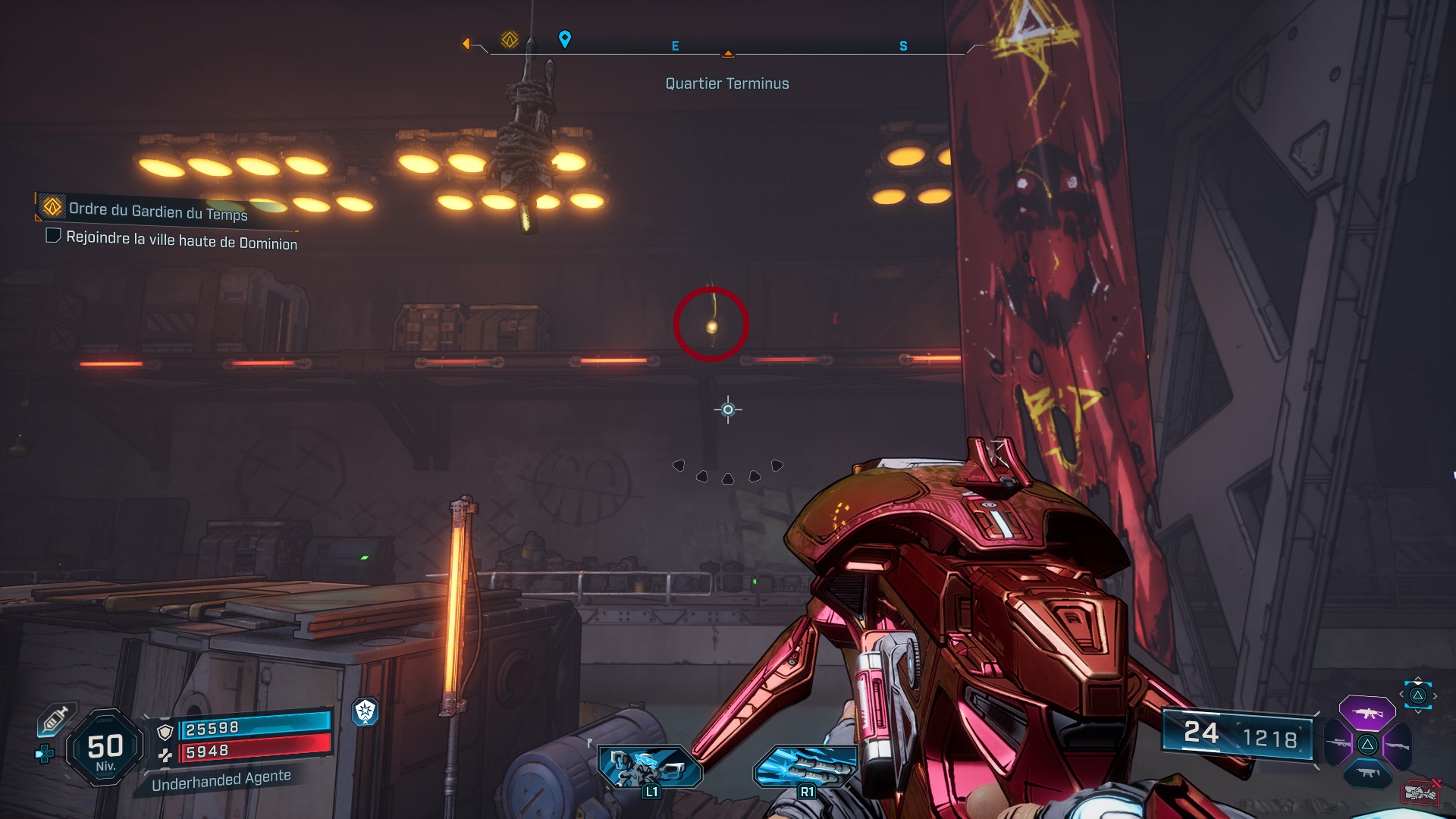The width and height of the screenshot is (1456, 819).
Task: Toggle the Triangle button at the weapon wheel center
Action: (1368, 744)
